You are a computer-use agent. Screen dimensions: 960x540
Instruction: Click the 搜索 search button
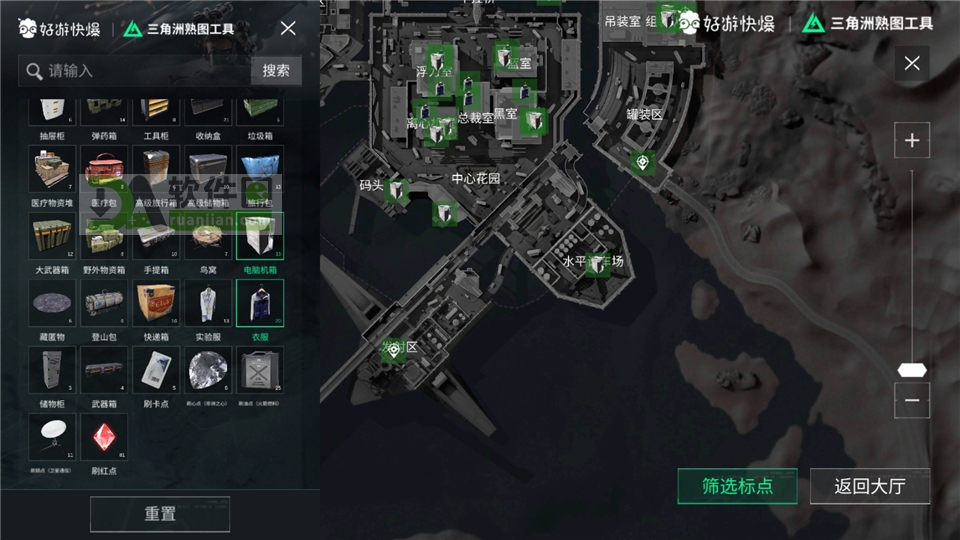click(276, 70)
